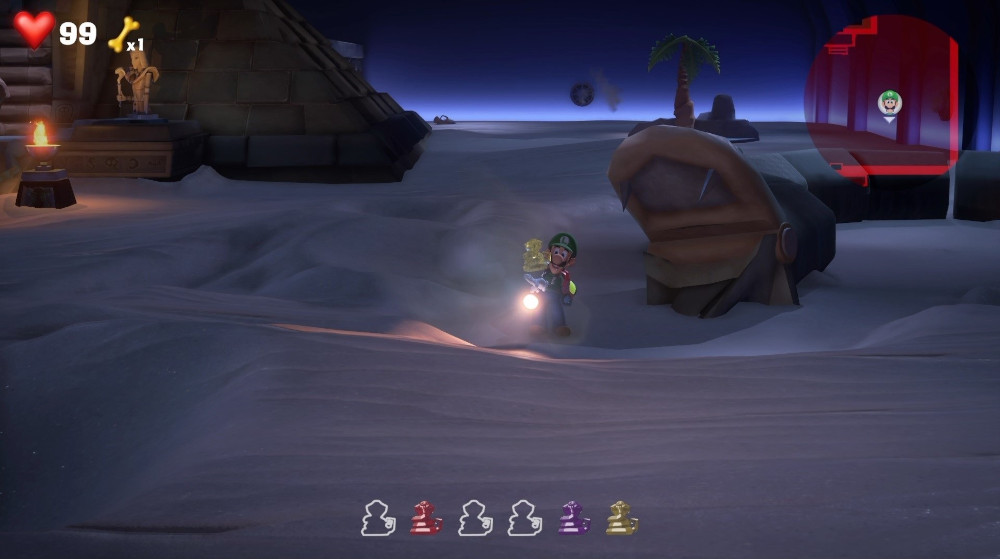Select the purple gem icon
Image resolution: width=1000 pixels, height=559 pixels.
click(x=573, y=518)
